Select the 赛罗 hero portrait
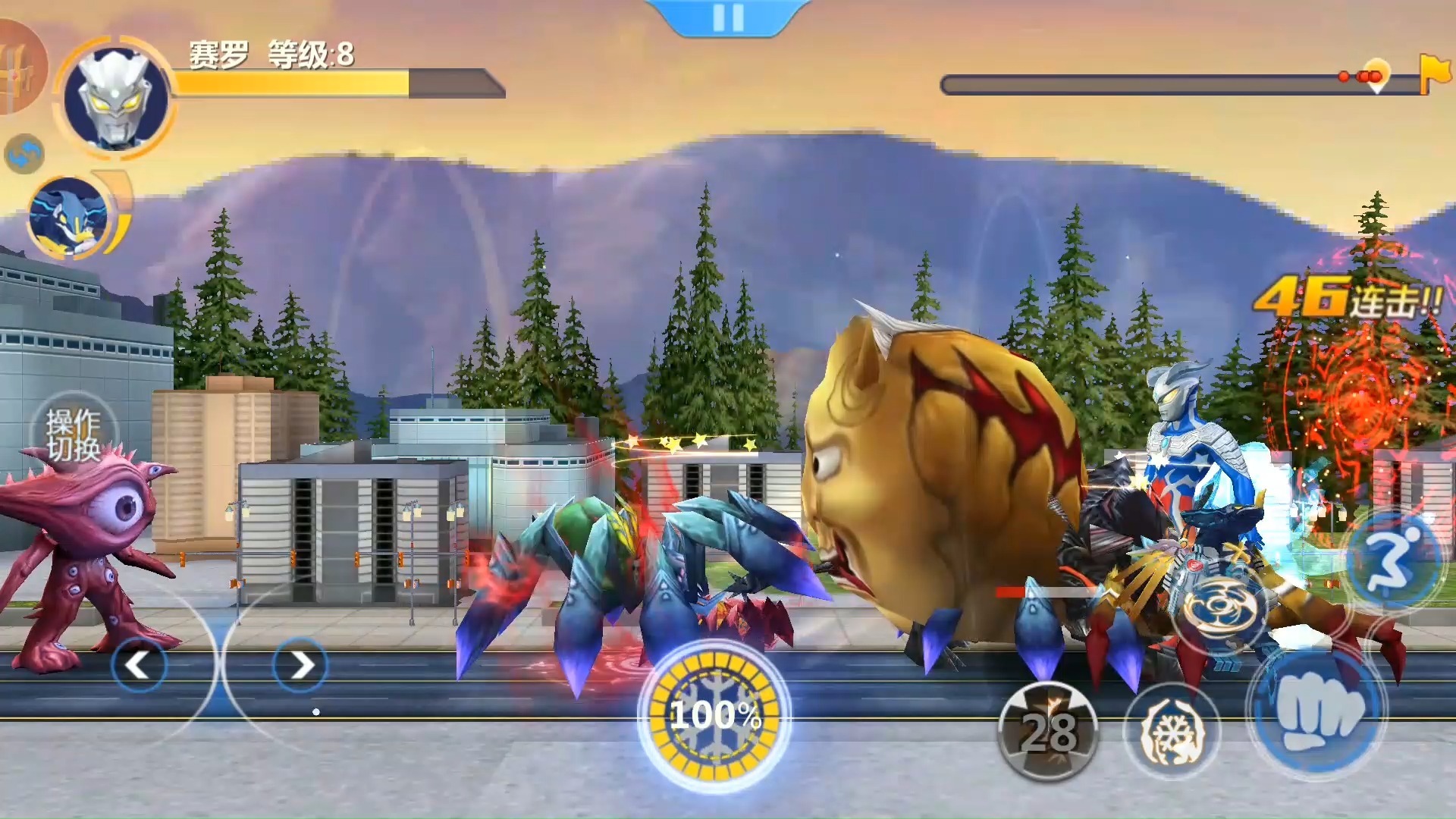The width and height of the screenshot is (1456, 819). (x=115, y=97)
